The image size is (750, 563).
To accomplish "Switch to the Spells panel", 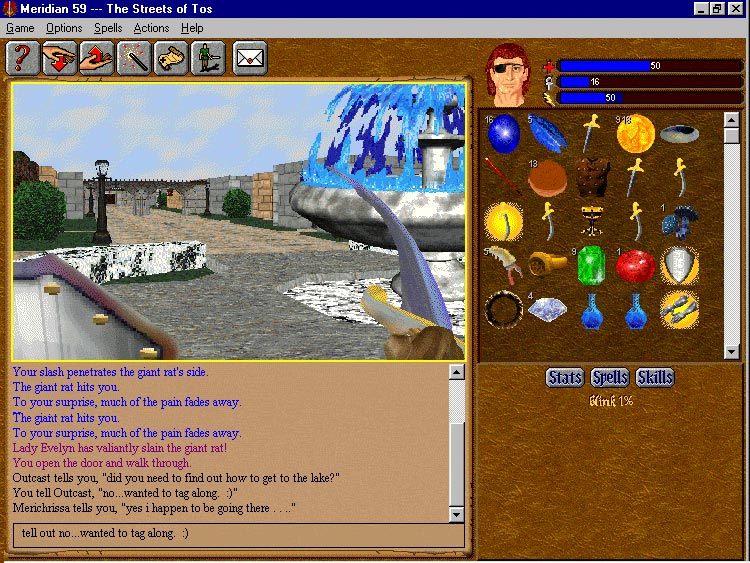I will coord(610,377).
